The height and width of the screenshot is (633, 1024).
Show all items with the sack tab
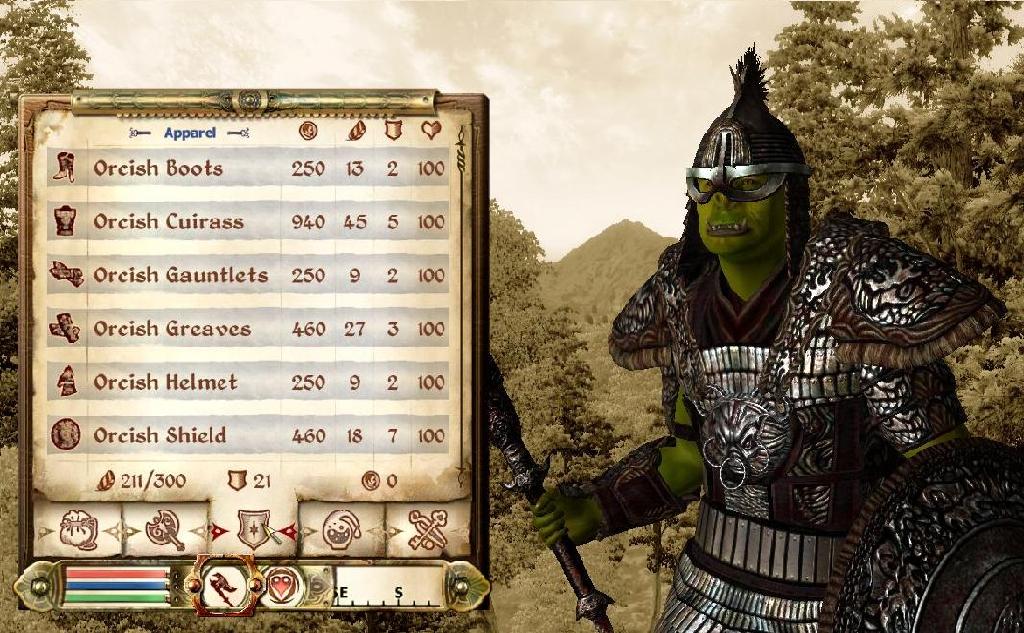pos(78,530)
